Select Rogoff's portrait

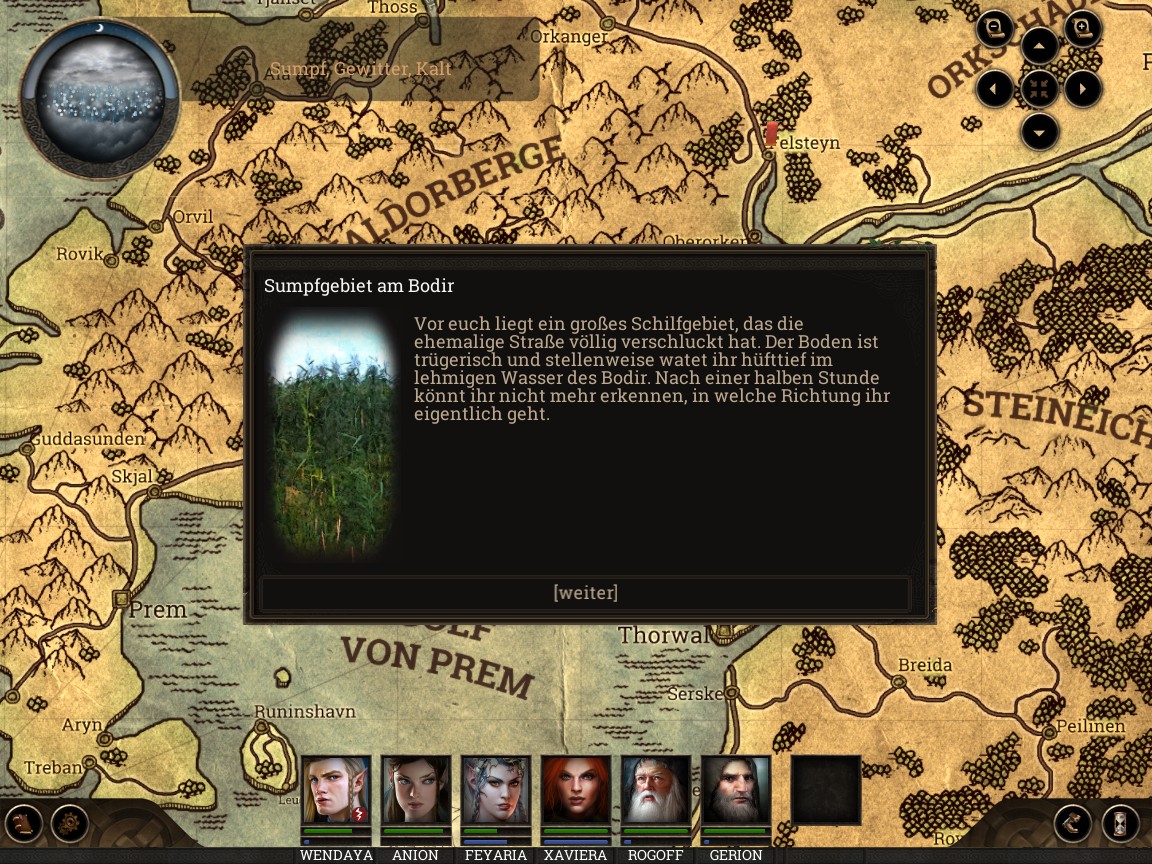click(656, 790)
